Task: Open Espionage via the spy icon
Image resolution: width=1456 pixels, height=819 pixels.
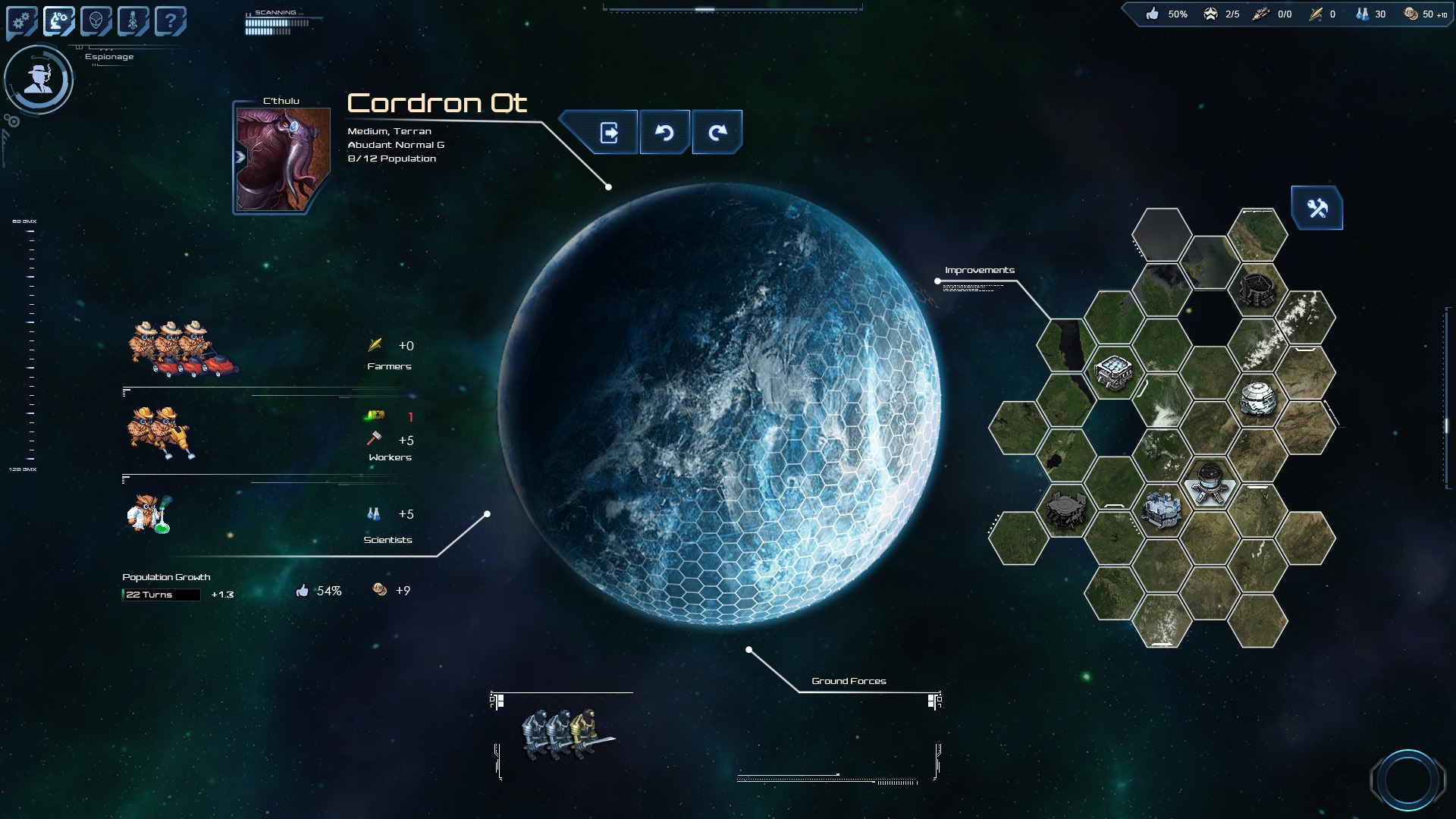Action: point(38,79)
